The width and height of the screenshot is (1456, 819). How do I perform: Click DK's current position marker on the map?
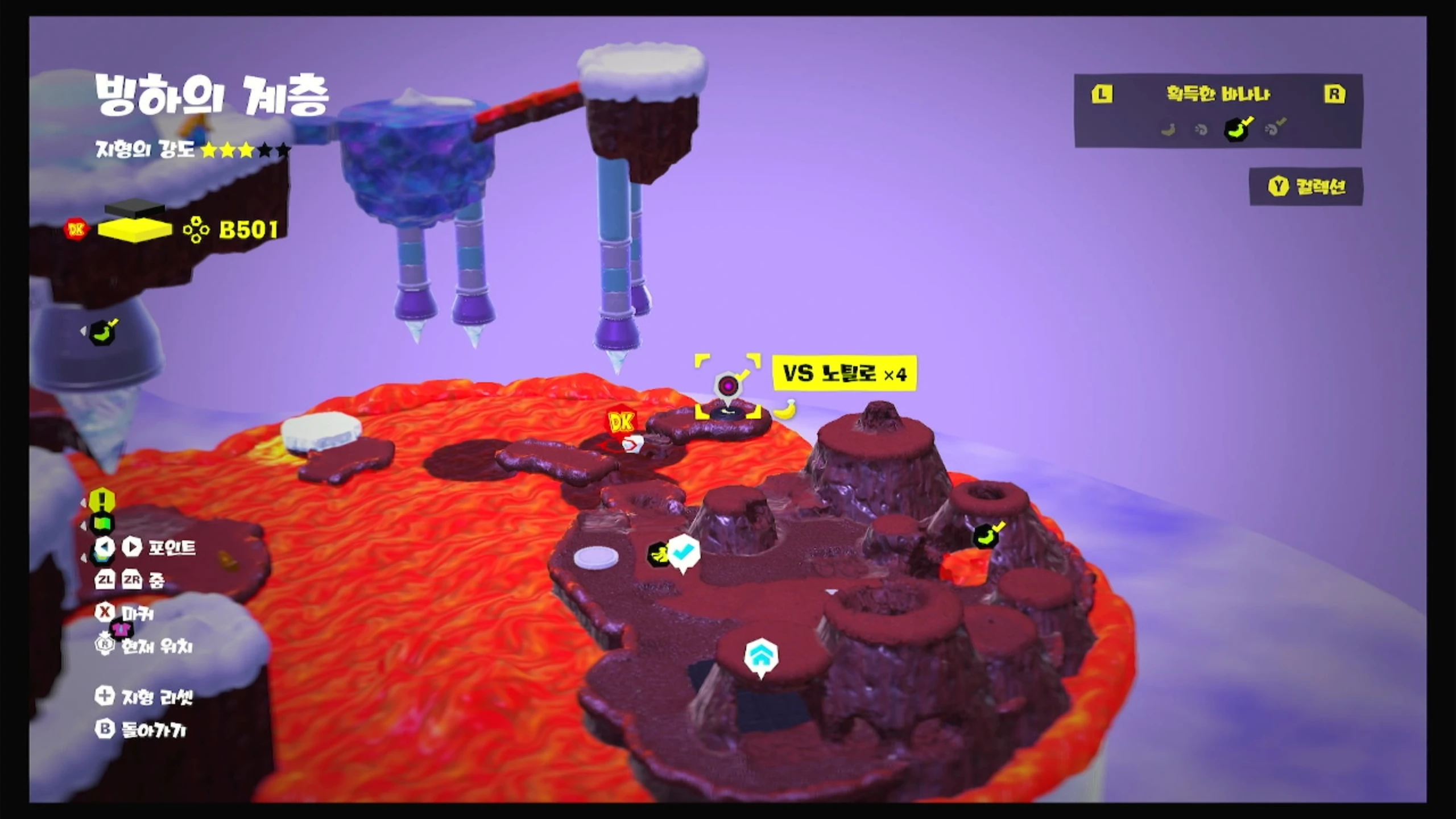pos(621,423)
